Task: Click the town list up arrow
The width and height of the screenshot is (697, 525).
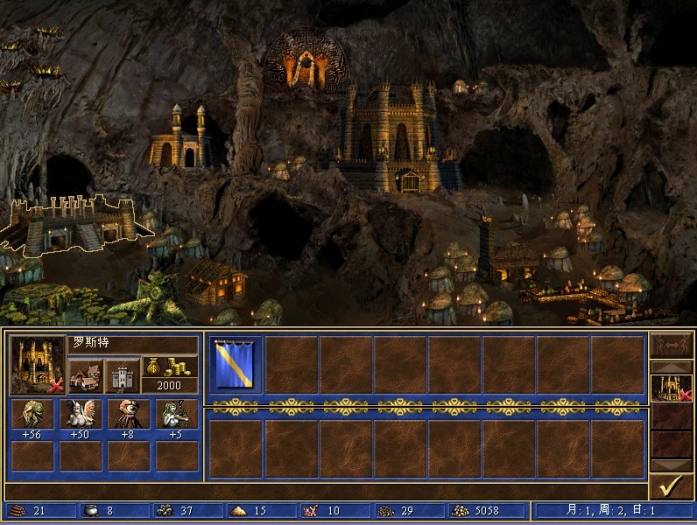Action: point(671,367)
